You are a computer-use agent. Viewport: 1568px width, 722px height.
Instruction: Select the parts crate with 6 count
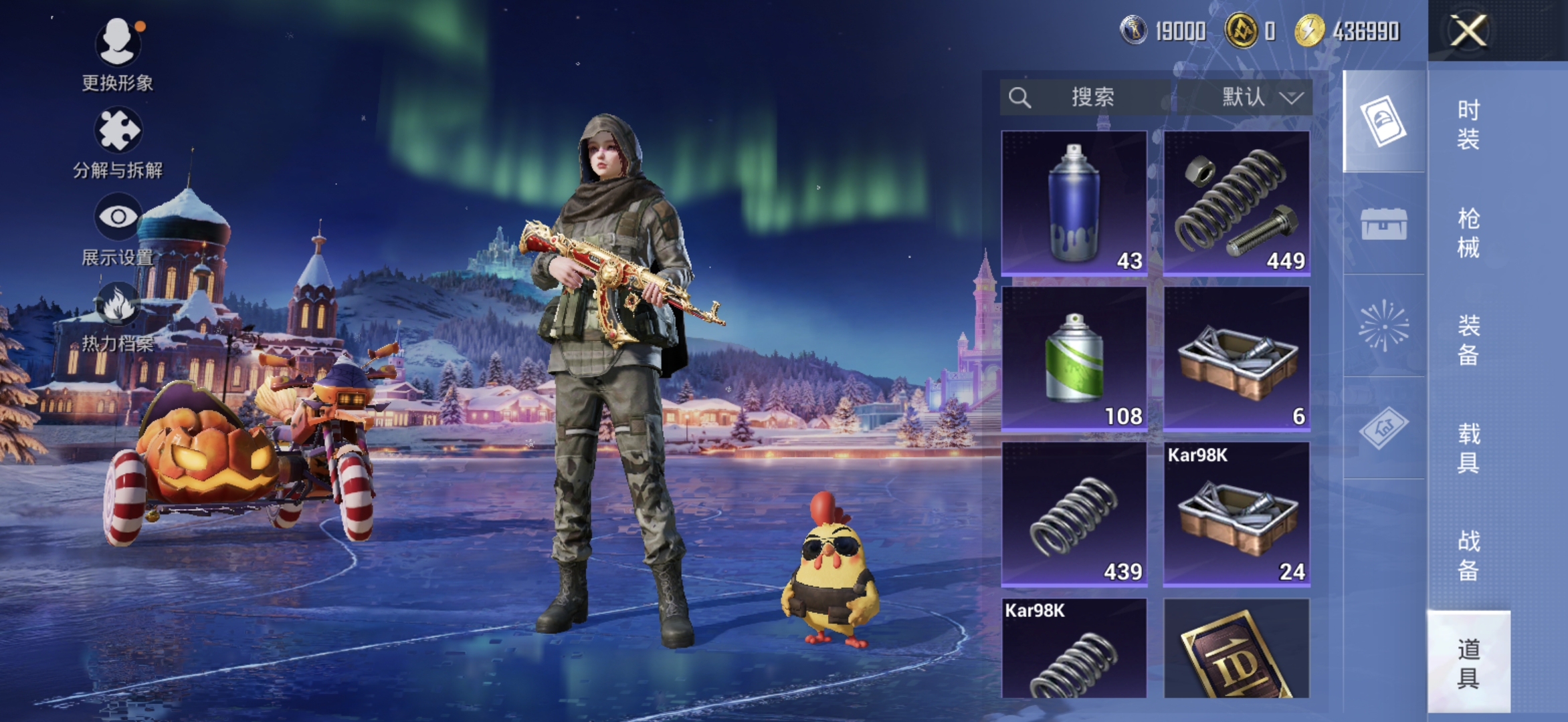(x=1236, y=359)
